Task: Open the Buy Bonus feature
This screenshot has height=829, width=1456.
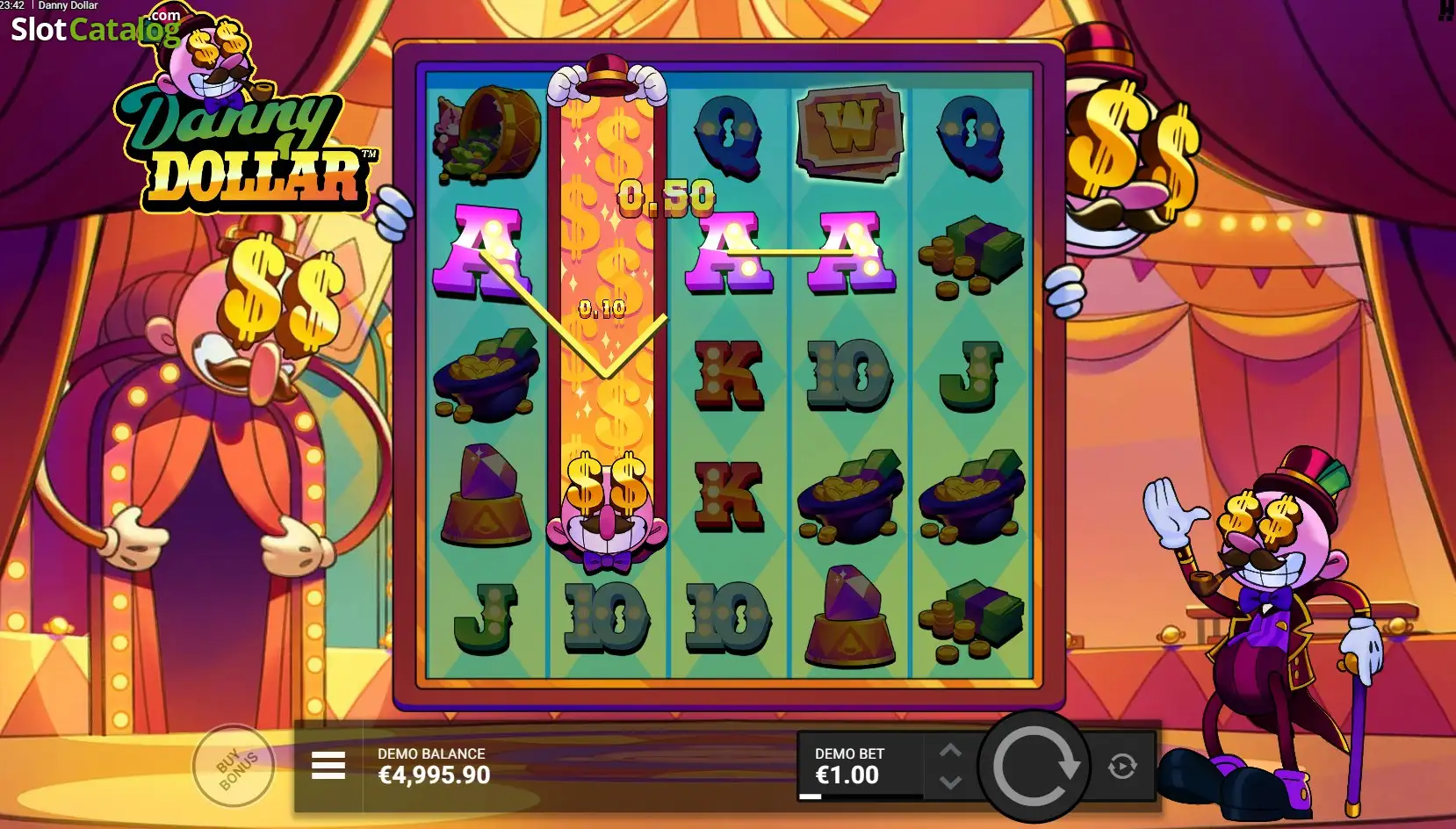Action: point(234,766)
